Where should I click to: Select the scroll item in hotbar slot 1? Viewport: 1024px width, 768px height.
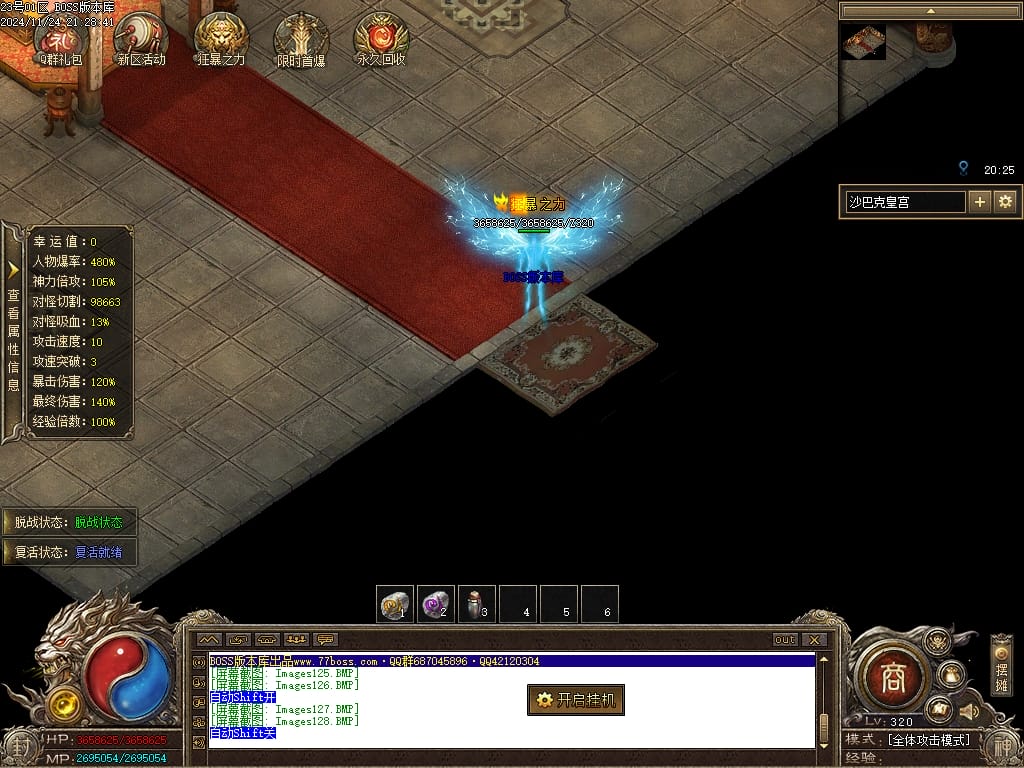394,604
